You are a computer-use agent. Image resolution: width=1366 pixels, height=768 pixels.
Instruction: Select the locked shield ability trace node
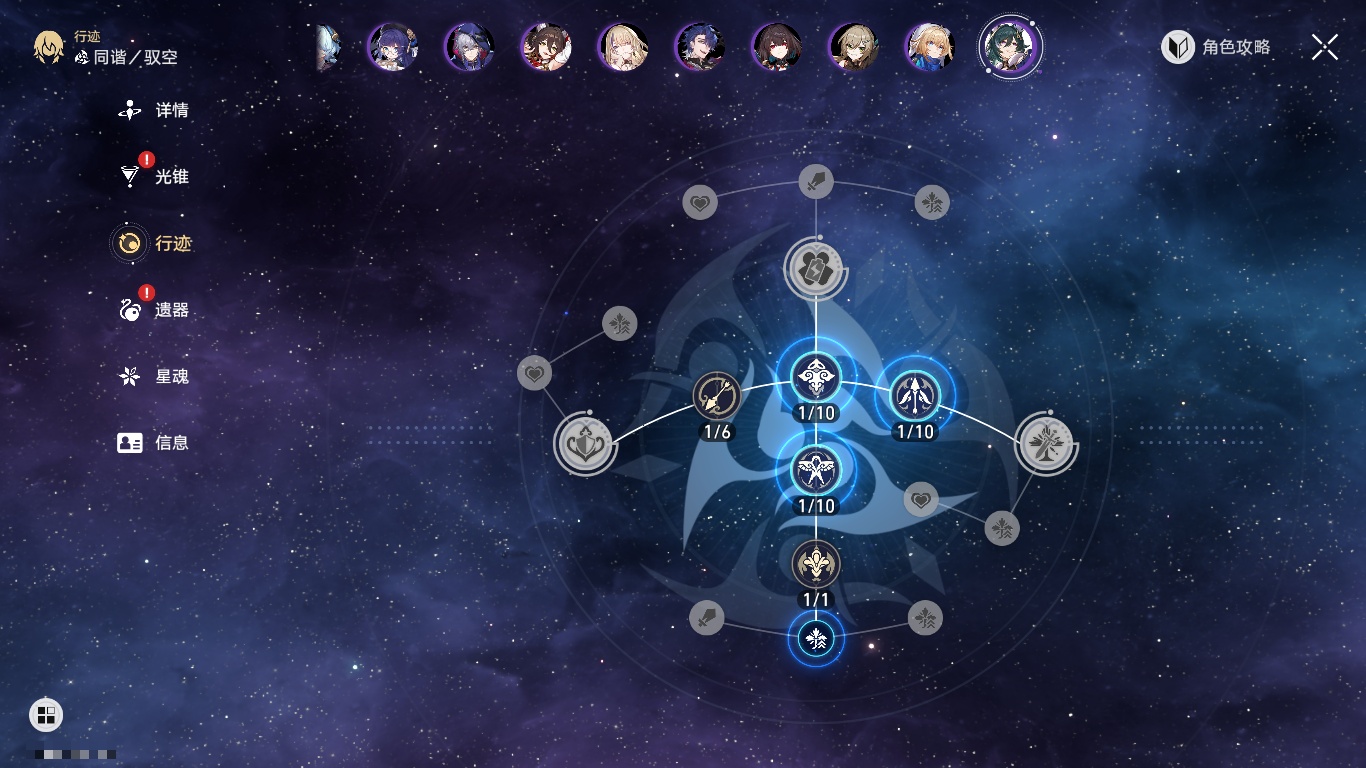(584, 444)
